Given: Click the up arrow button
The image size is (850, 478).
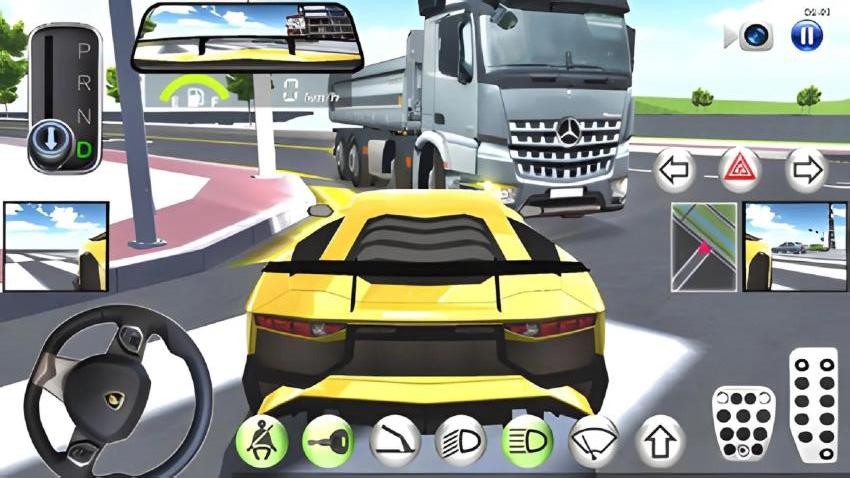Looking at the screenshot, I should click(660, 440).
